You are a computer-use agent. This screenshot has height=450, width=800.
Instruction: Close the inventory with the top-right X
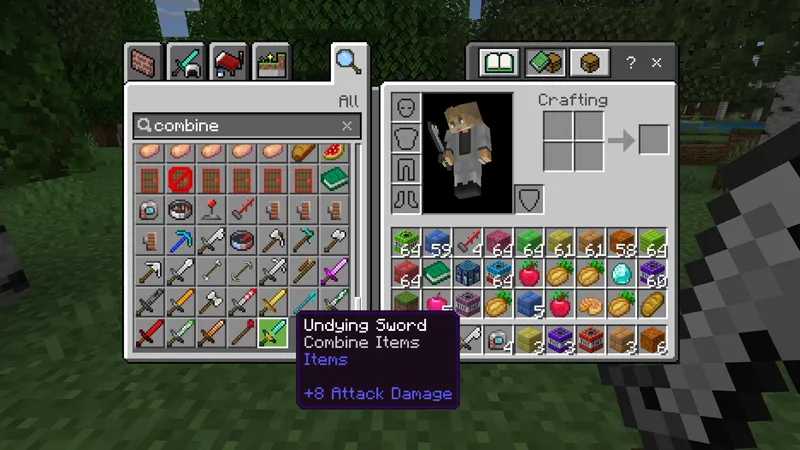pos(657,63)
